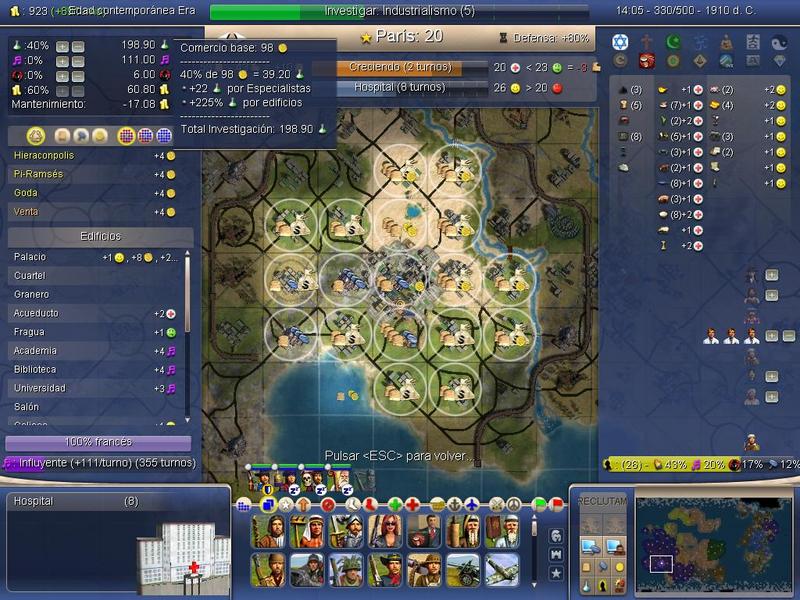Choose the Universidad building row
Viewport: 800px width, 600px height.
(96, 388)
